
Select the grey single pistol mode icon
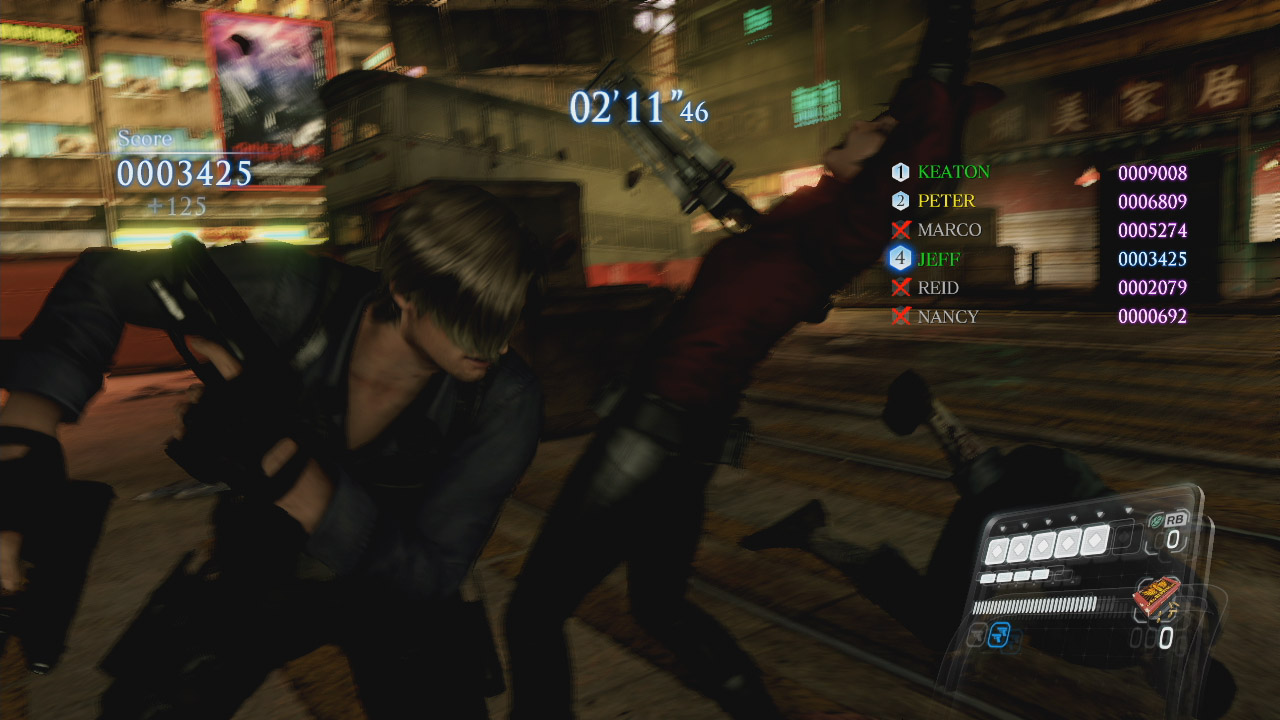(x=976, y=634)
